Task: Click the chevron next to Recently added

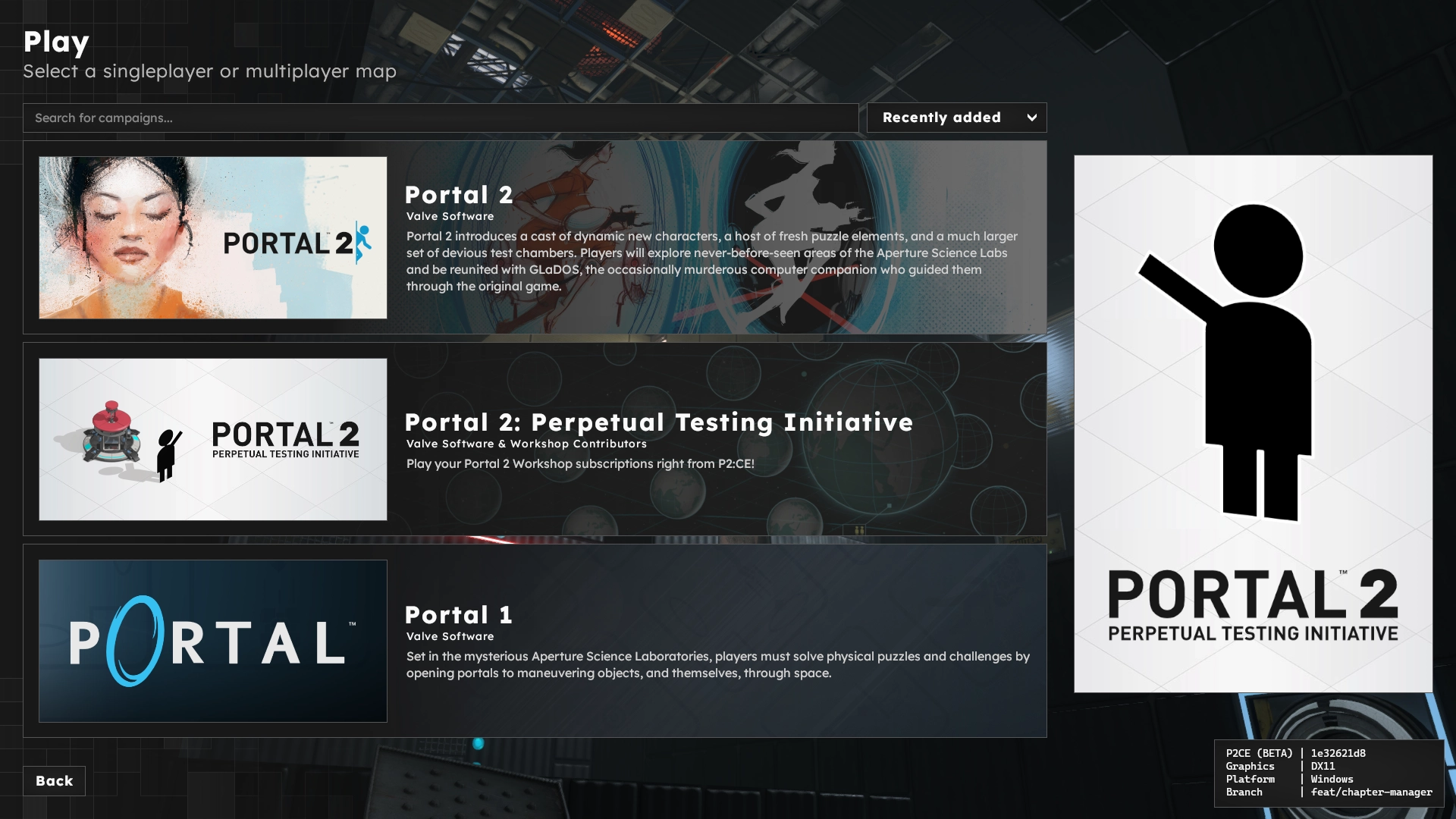Action: pos(1031,118)
